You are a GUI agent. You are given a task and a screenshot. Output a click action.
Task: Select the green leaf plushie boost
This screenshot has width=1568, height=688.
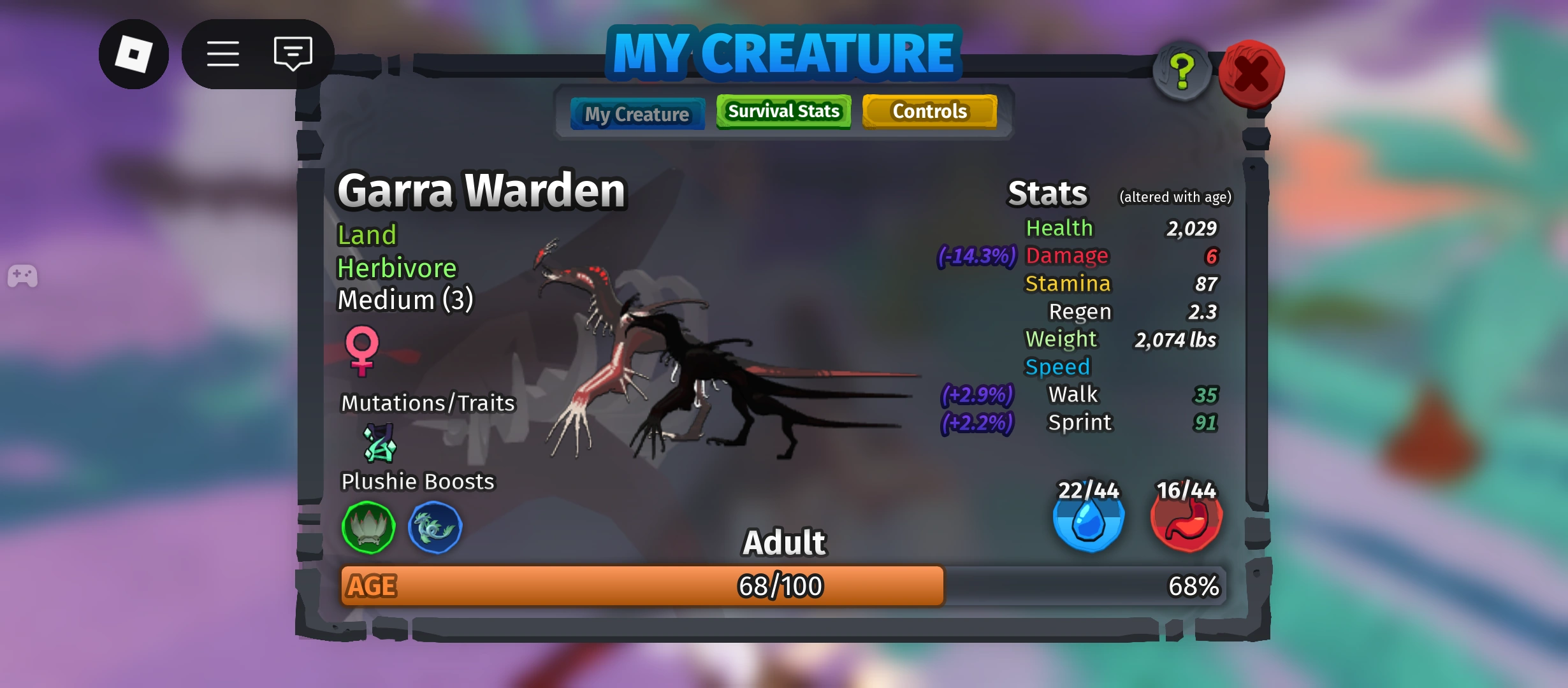tap(368, 528)
